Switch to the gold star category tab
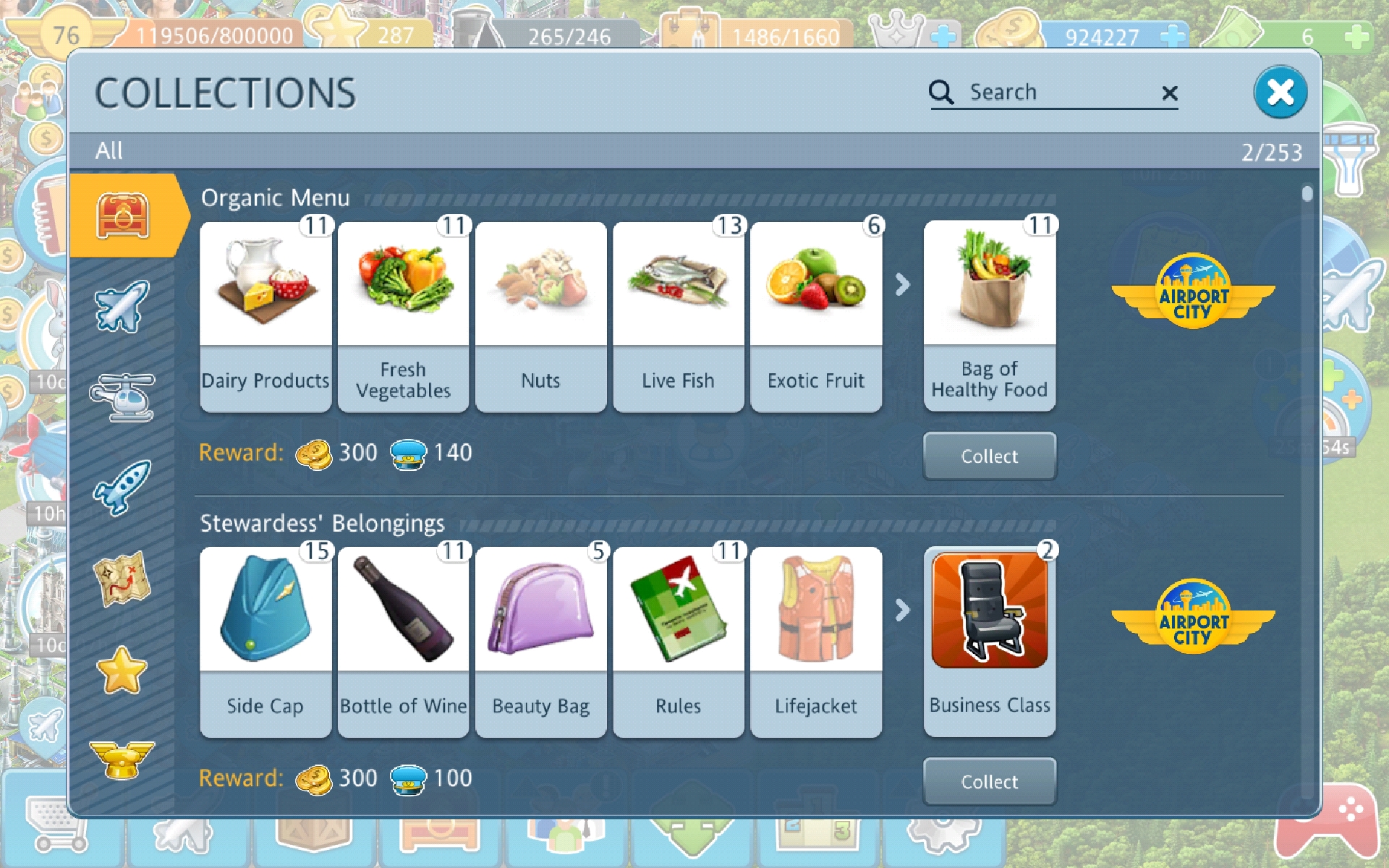Screen dimensions: 1389x868 (x=122, y=670)
